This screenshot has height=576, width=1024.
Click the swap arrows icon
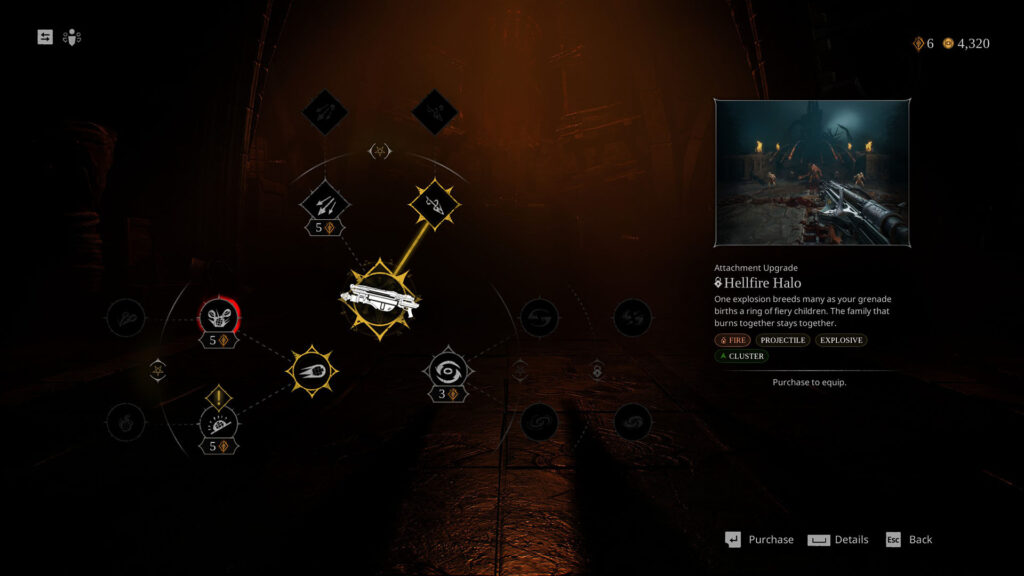45,37
